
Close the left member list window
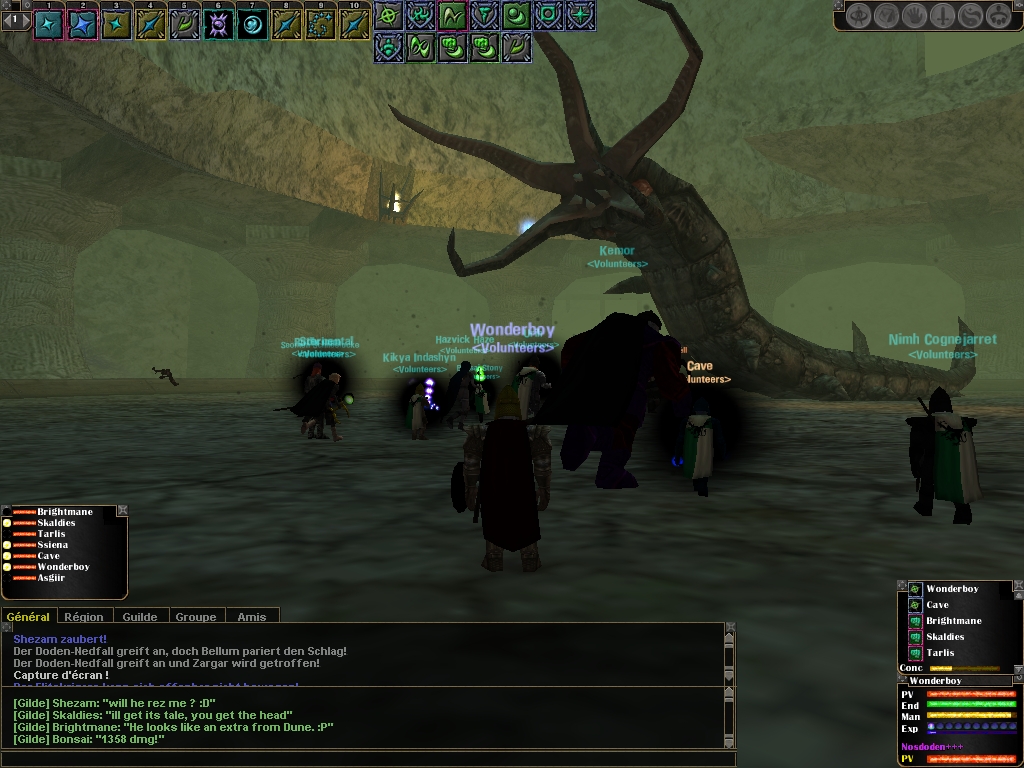point(122,511)
